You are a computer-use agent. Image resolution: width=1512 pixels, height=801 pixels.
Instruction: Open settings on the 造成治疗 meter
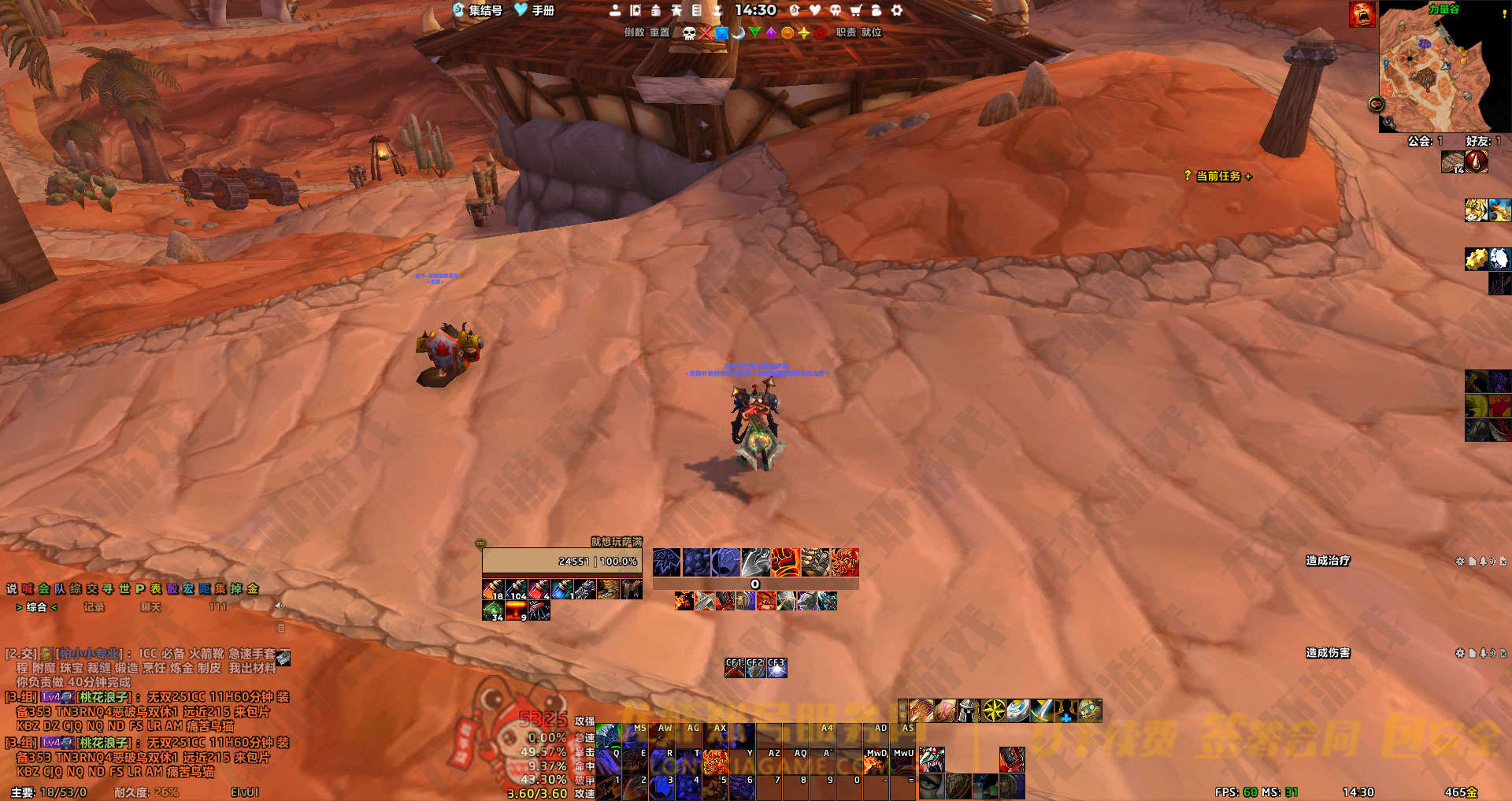[1459, 562]
